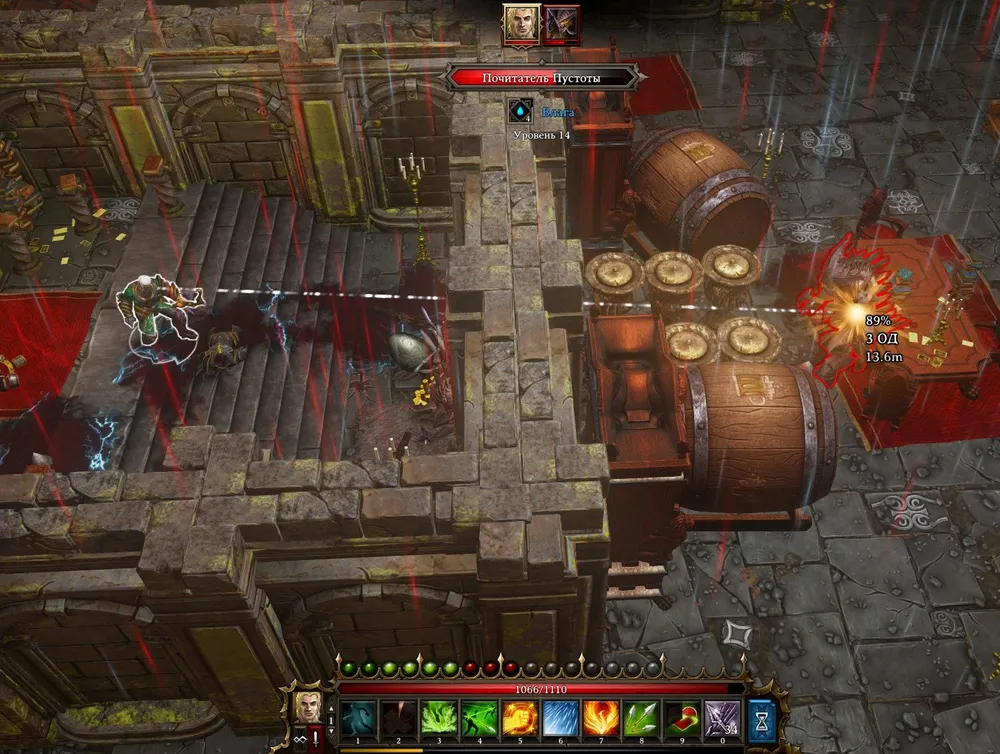Screen dimensions: 1000x754
Task: Click the wet status water drop icon
Action: (519, 110)
